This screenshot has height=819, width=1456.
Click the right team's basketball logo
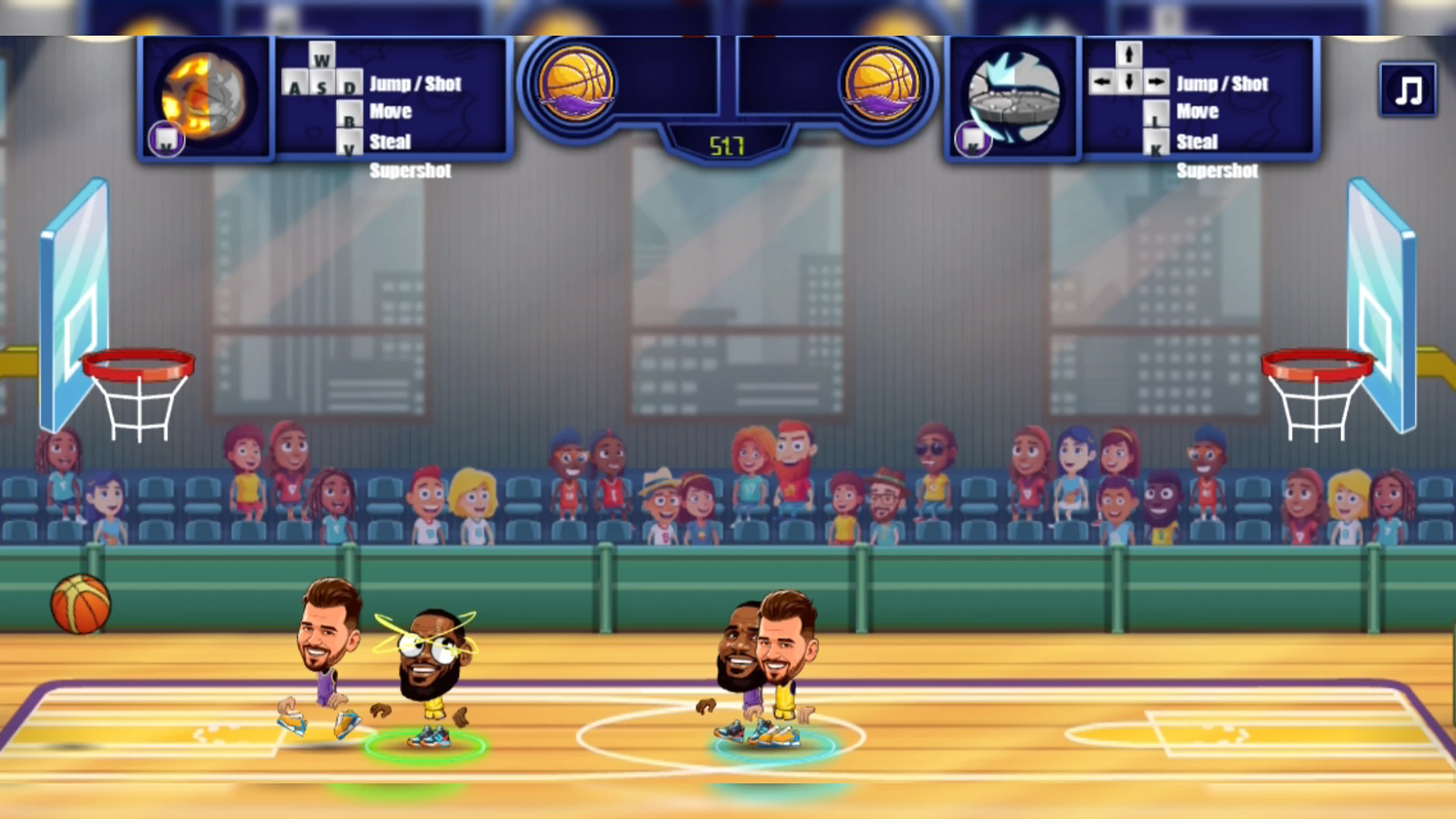click(882, 81)
